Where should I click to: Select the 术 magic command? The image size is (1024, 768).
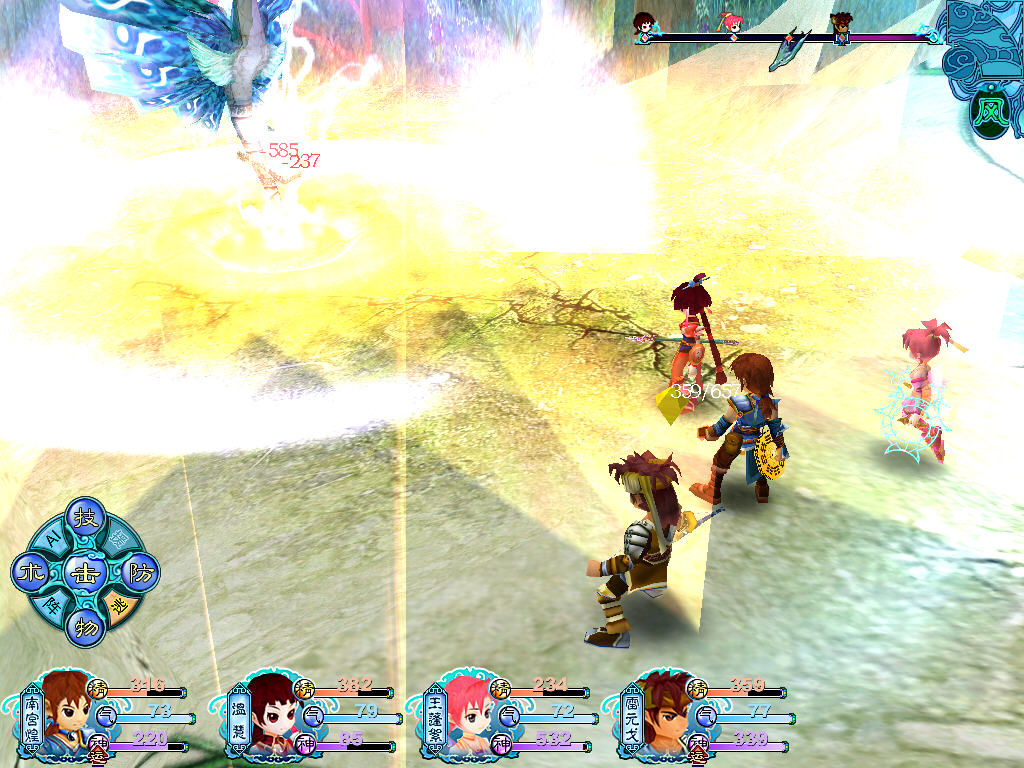coord(29,573)
